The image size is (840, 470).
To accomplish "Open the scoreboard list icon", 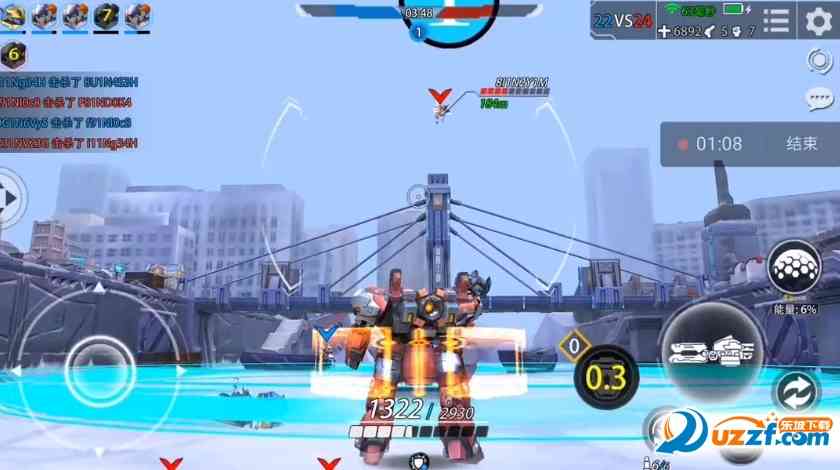I will tap(776, 21).
